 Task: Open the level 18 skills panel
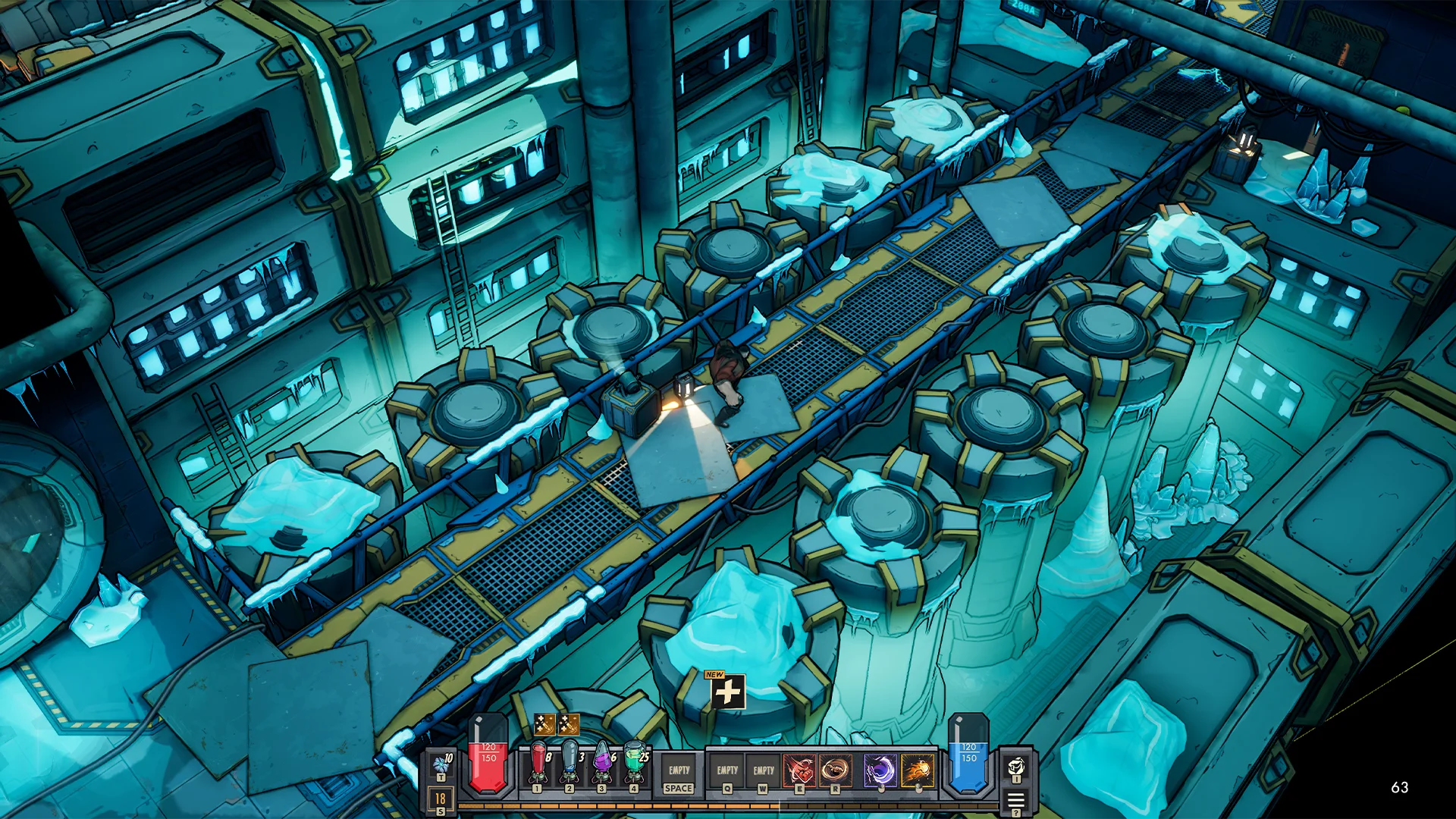click(441, 800)
